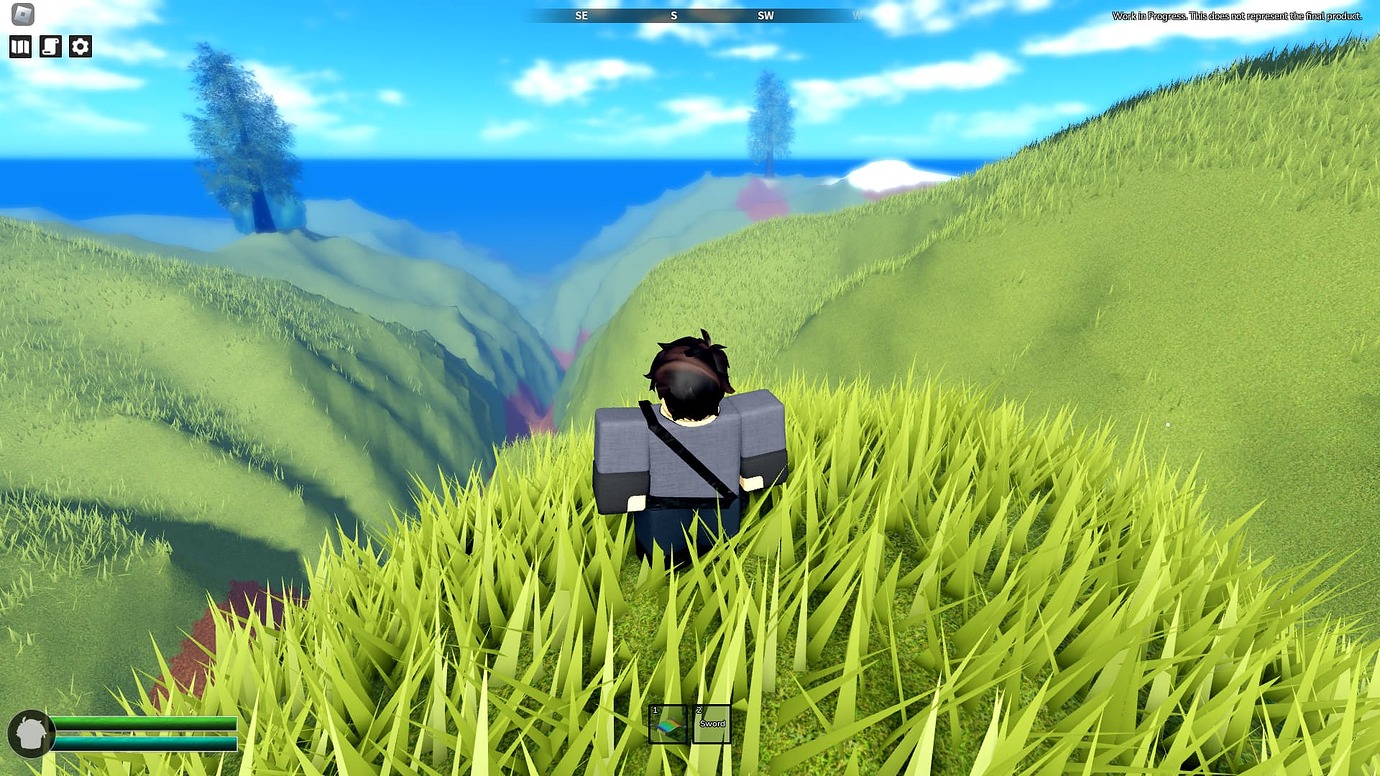Toggle the map panel open
The height and width of the screenshot is (776, 1380).
pos(20,46)
